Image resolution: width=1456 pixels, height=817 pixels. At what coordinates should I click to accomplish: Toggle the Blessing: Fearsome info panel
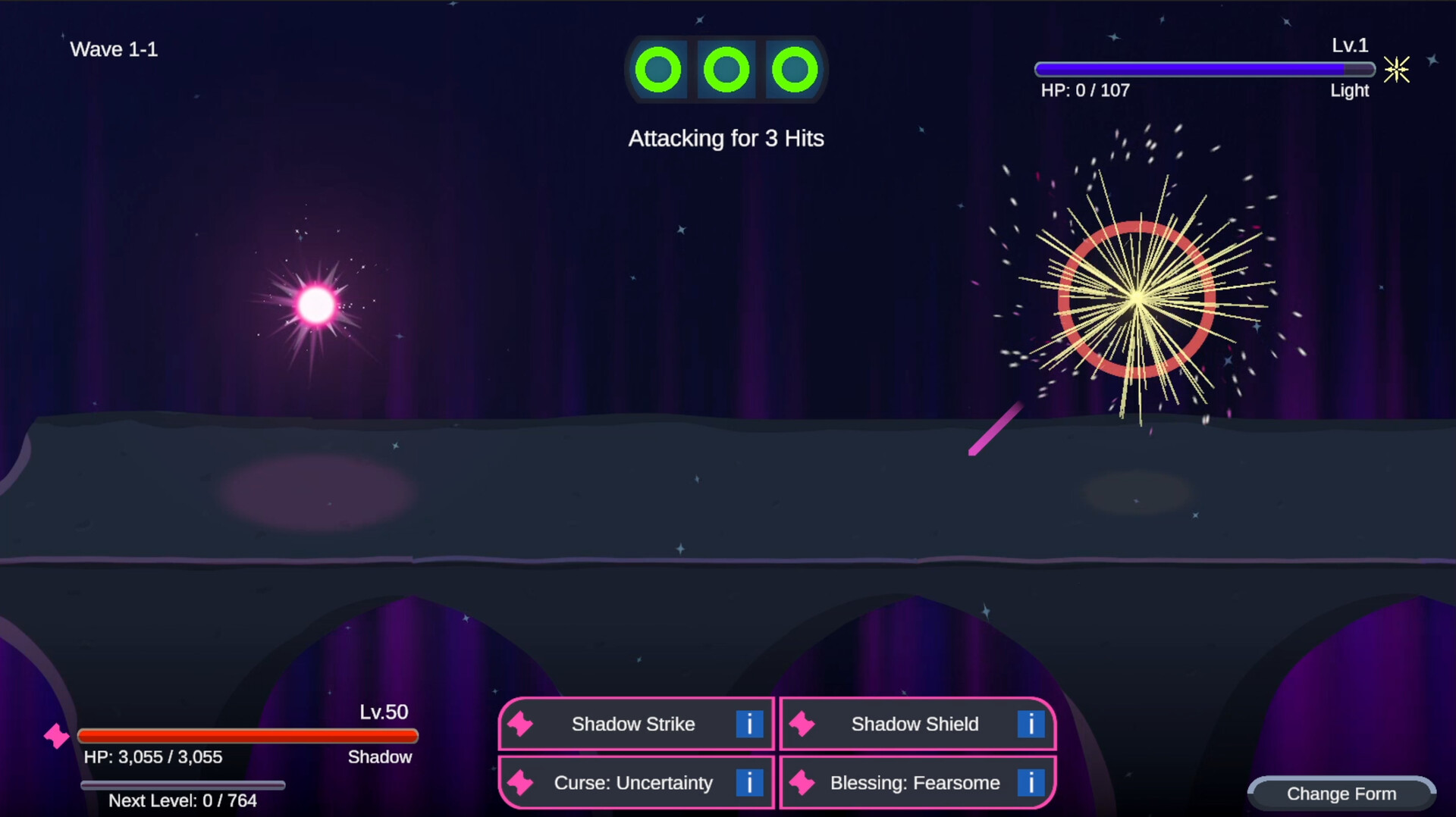(1031, 783)
